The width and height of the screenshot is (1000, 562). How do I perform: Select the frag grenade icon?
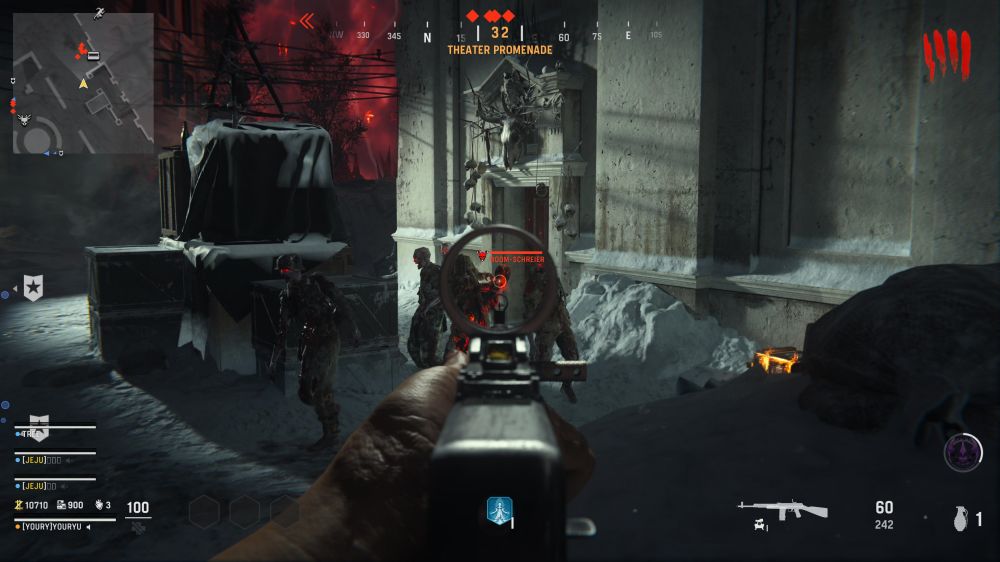[x=960, y=520]
